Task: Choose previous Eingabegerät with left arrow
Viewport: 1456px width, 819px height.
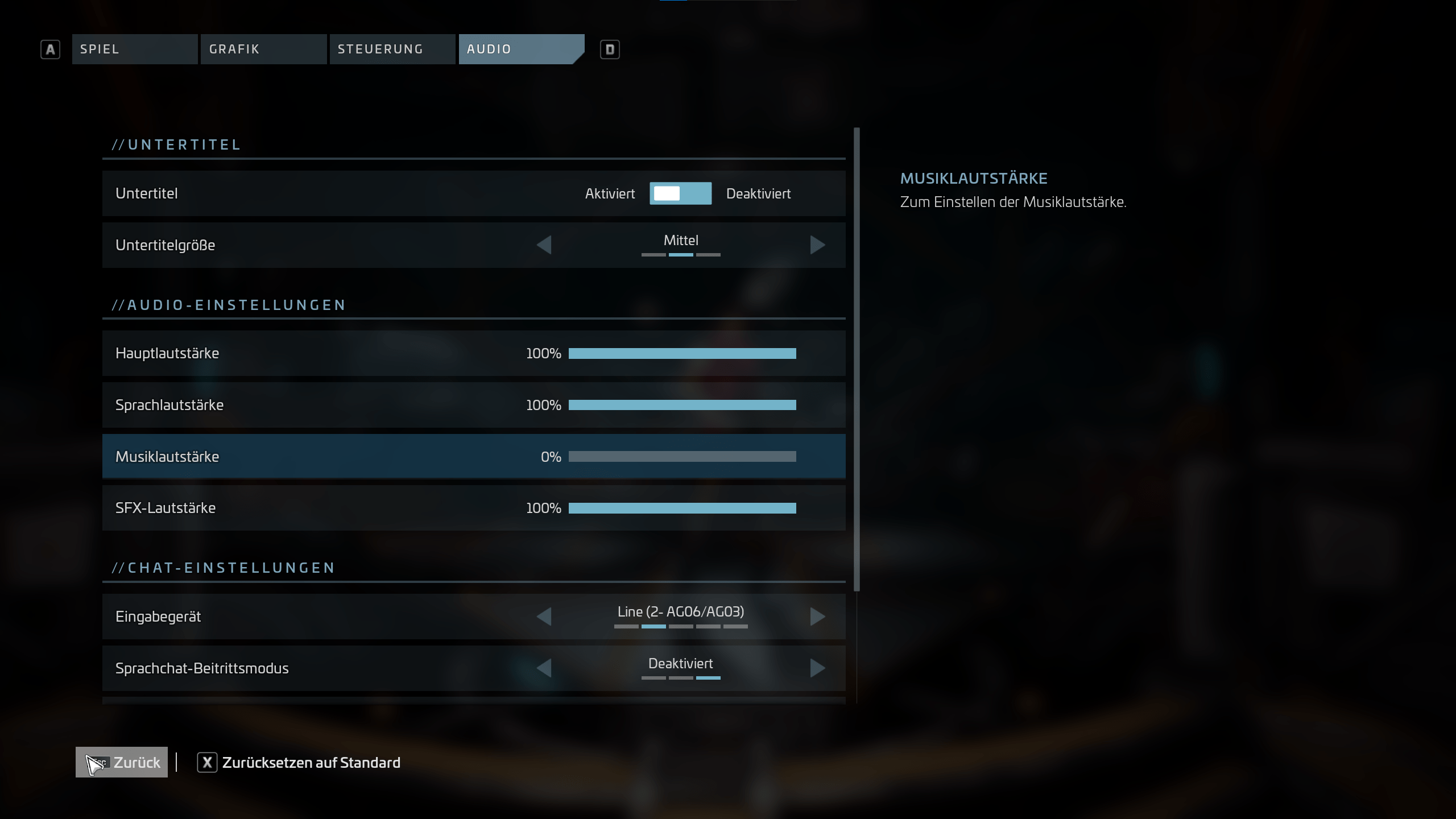Action: (x=544, y=617)
